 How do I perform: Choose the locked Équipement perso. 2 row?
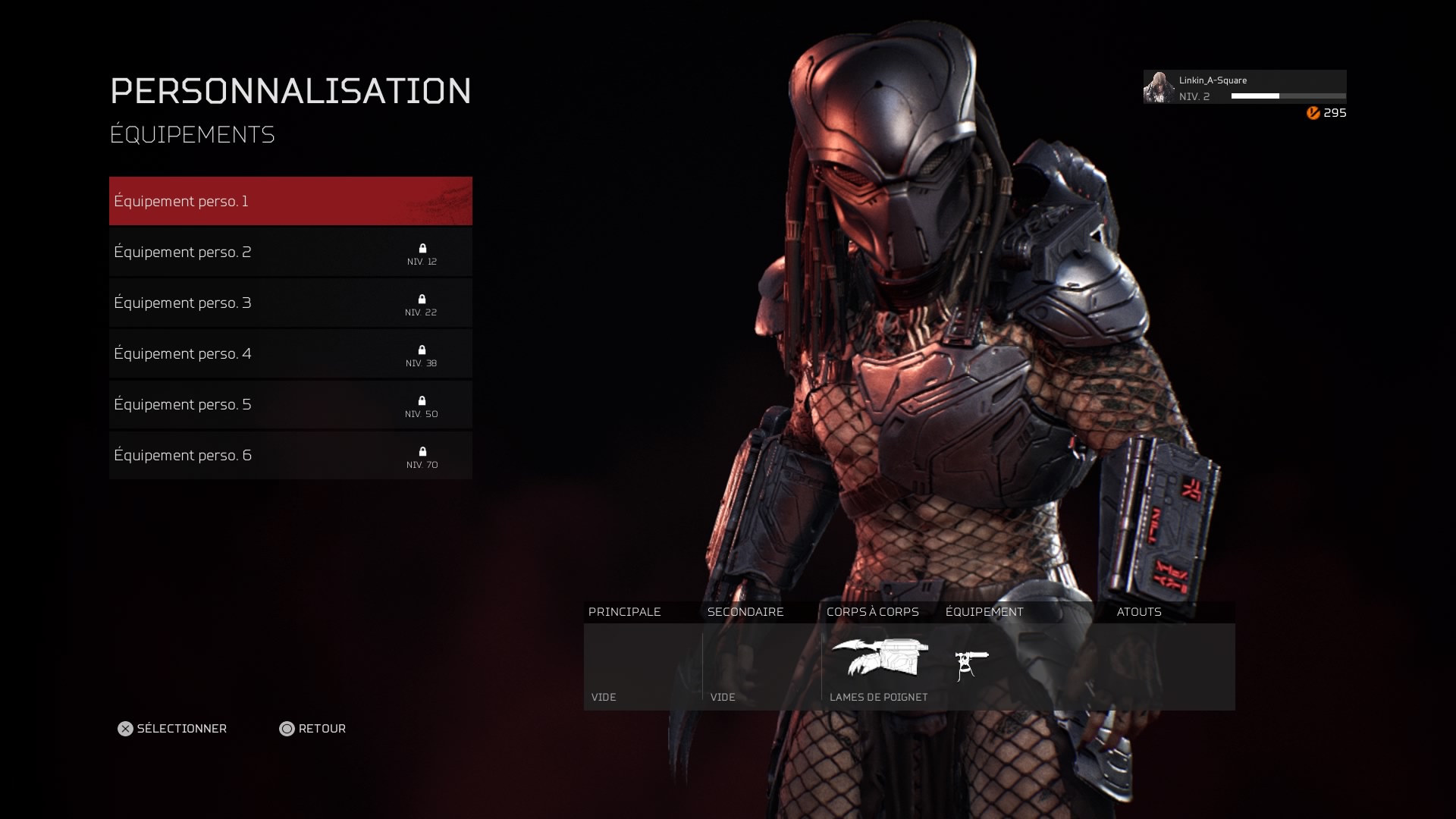click(x=290, y=252)
